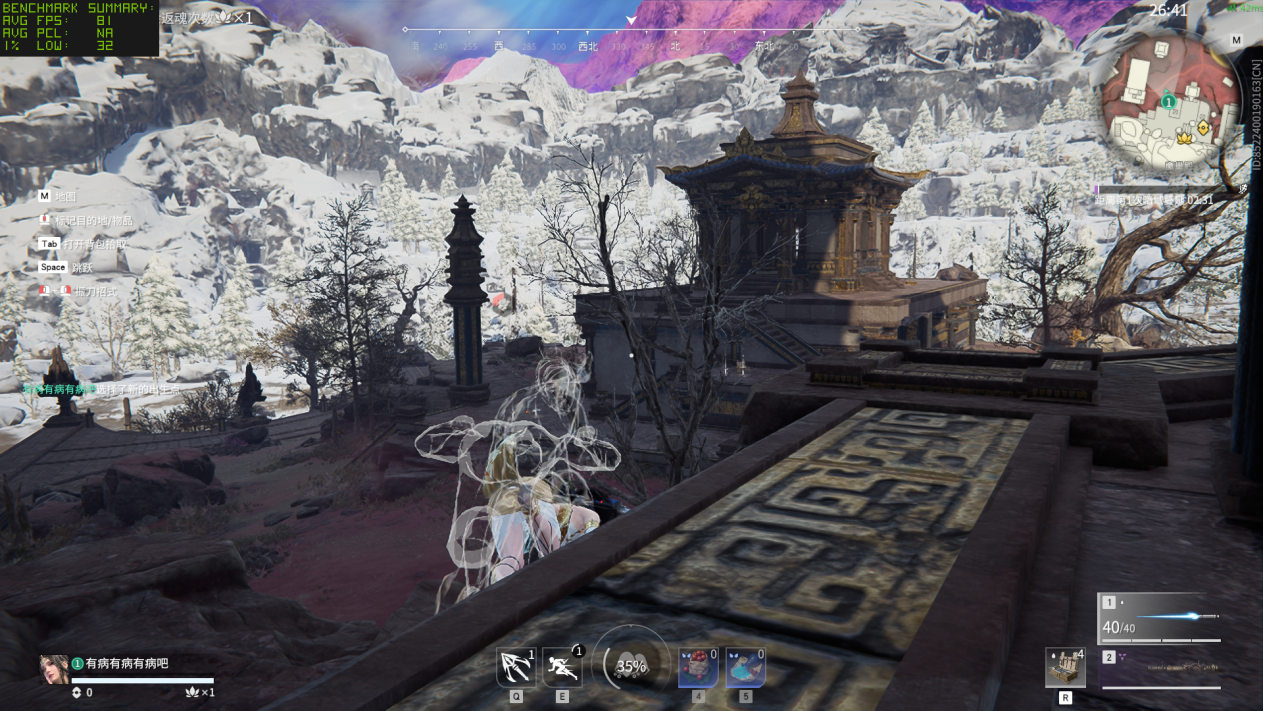Use the sprint dash ability icon
Screen dimensions: 1263x711
[x=561, y=667]
